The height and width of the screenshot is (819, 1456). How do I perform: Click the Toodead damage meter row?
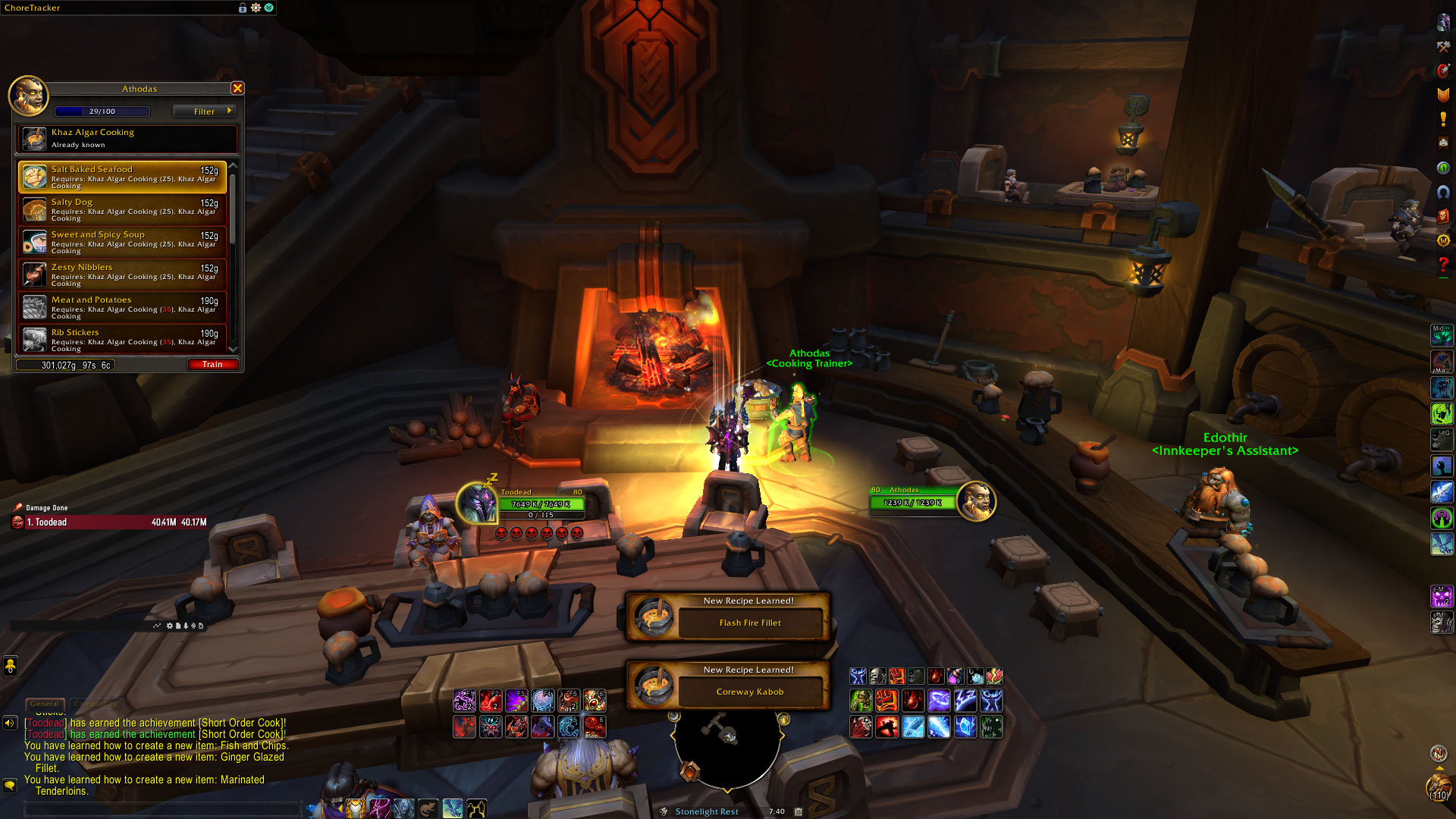(110, 522)
